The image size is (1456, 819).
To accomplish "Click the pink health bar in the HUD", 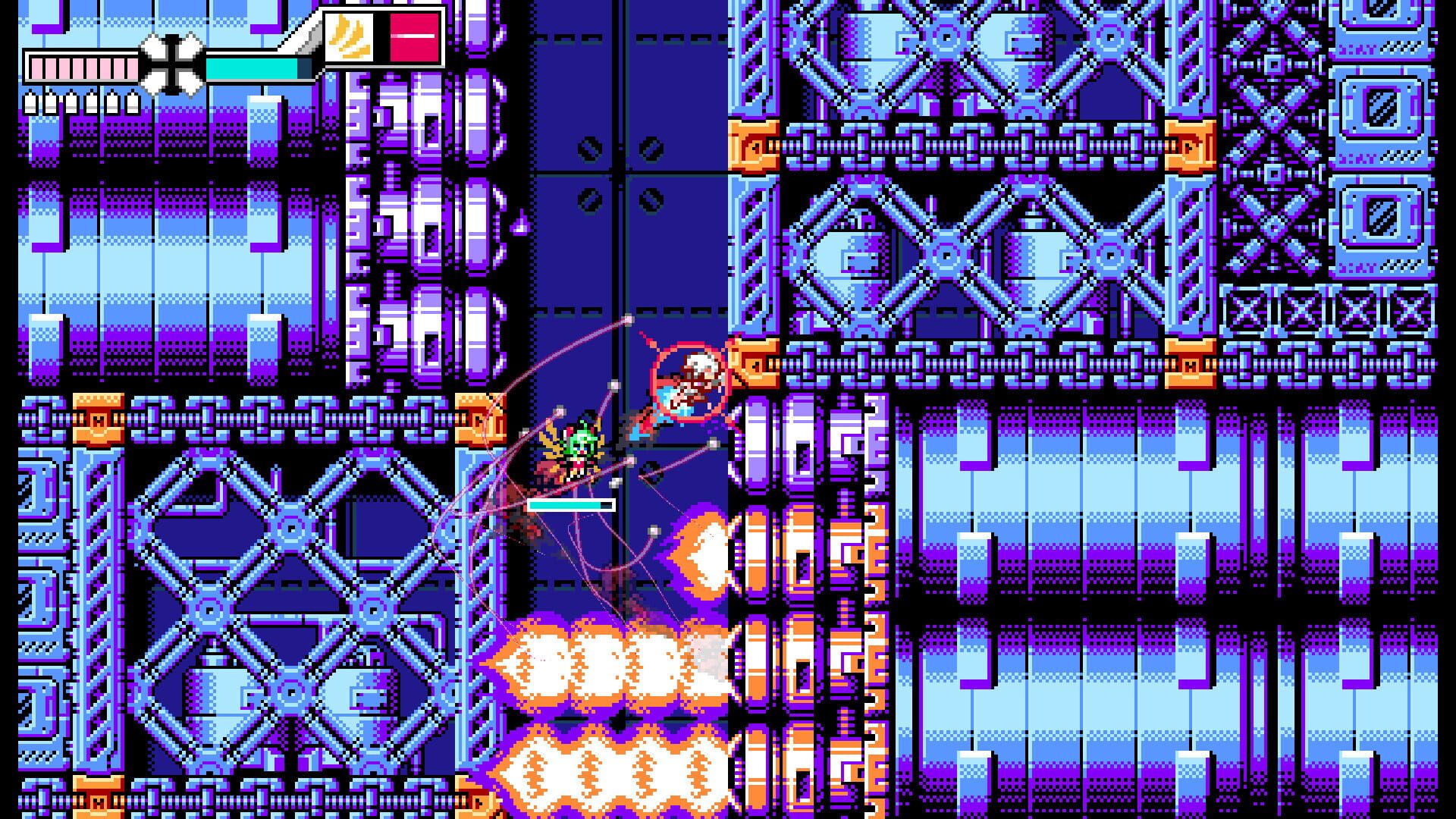I will 83,68.
